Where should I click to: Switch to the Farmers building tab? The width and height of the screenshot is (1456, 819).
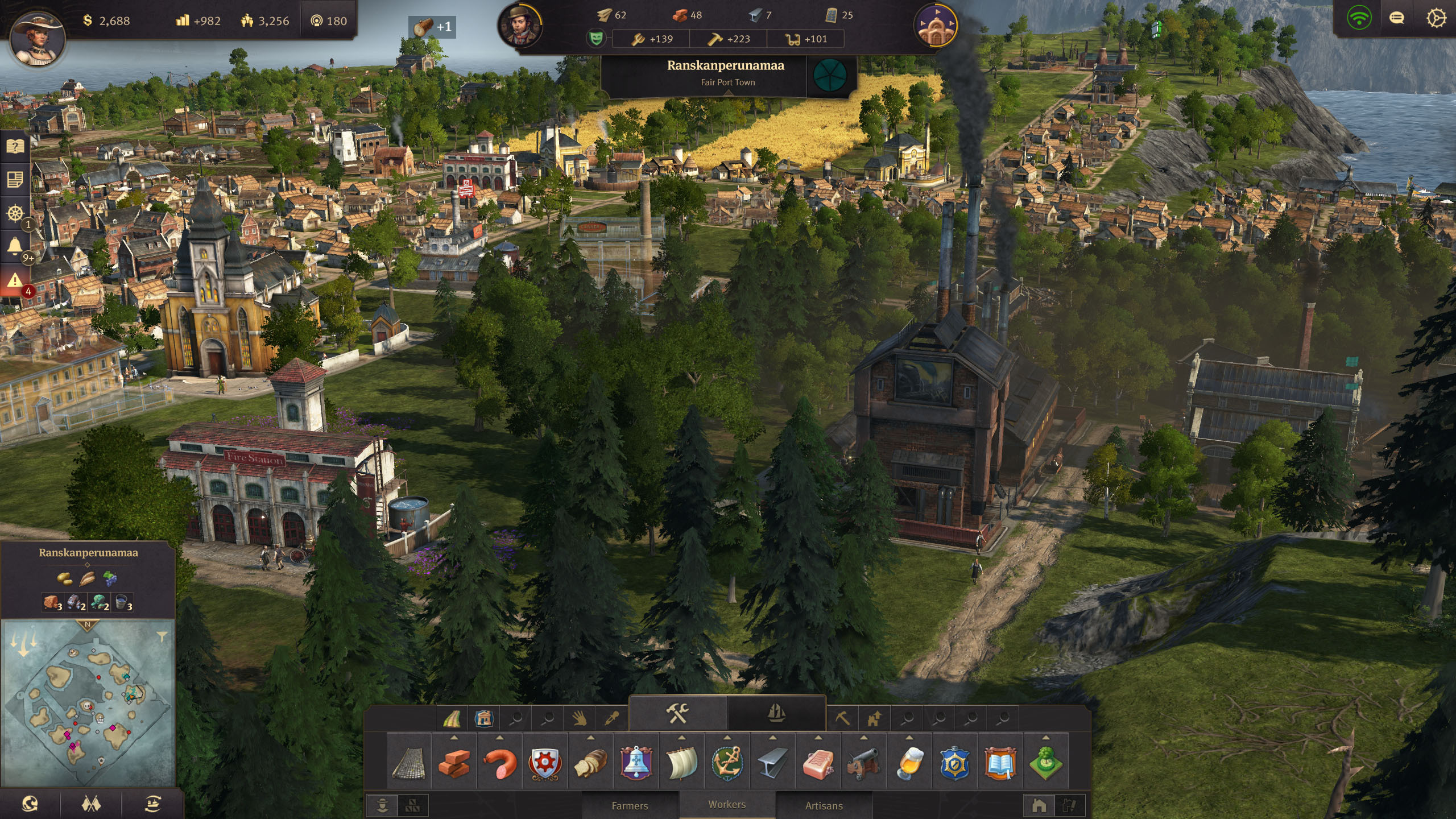point(630,805)
